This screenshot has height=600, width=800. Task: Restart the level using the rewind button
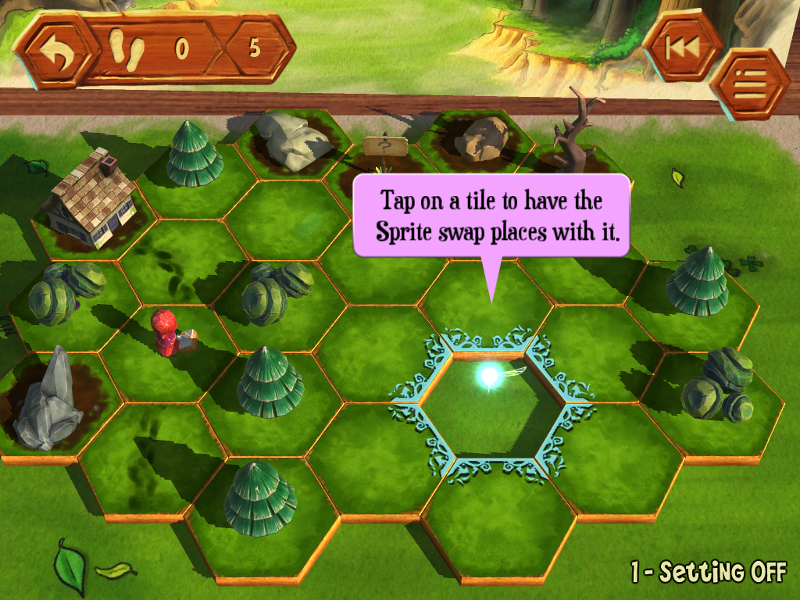[682, 47]
